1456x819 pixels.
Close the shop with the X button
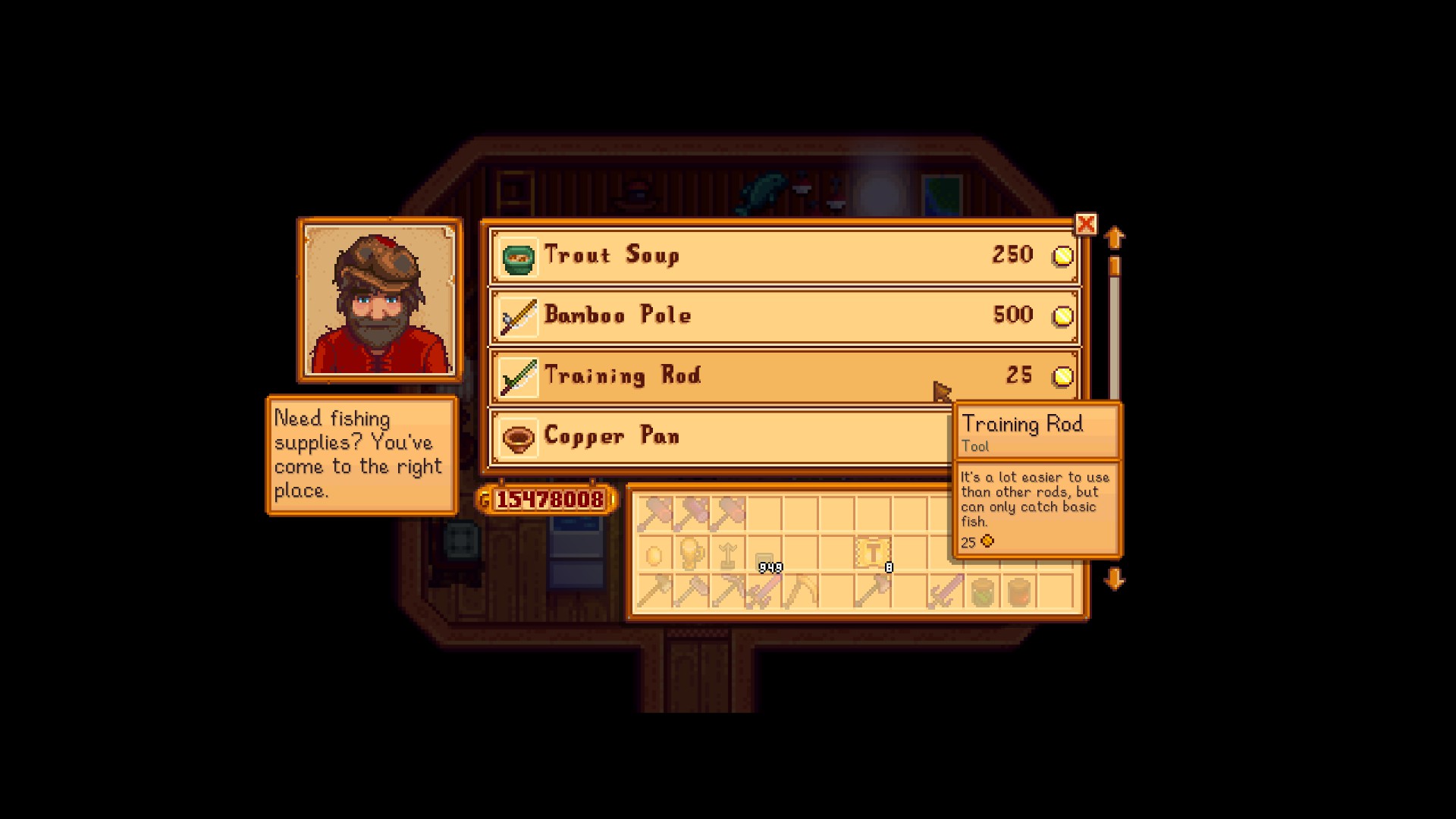click(x=1086, y=224)
